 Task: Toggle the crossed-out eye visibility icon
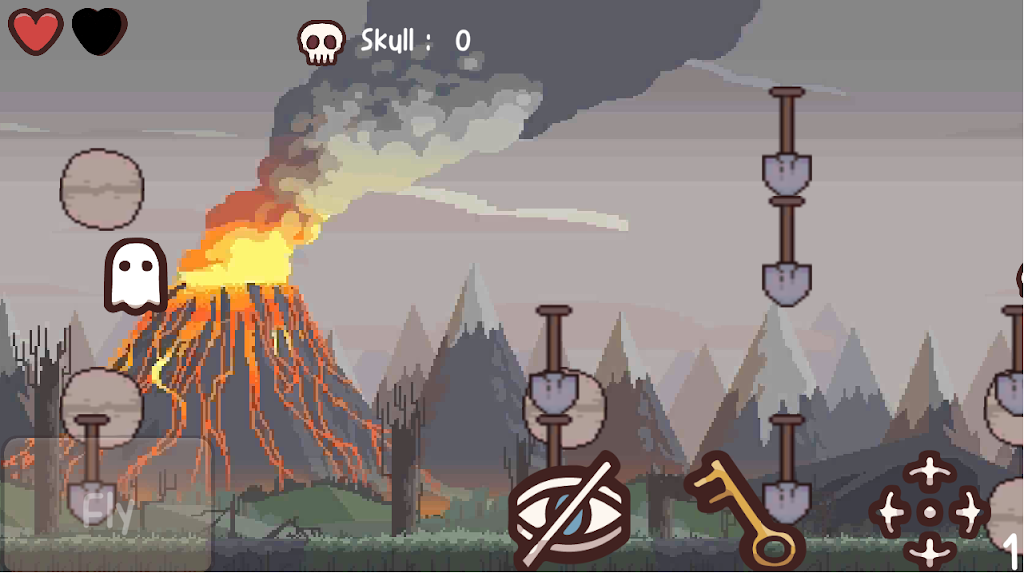(570, 510)
